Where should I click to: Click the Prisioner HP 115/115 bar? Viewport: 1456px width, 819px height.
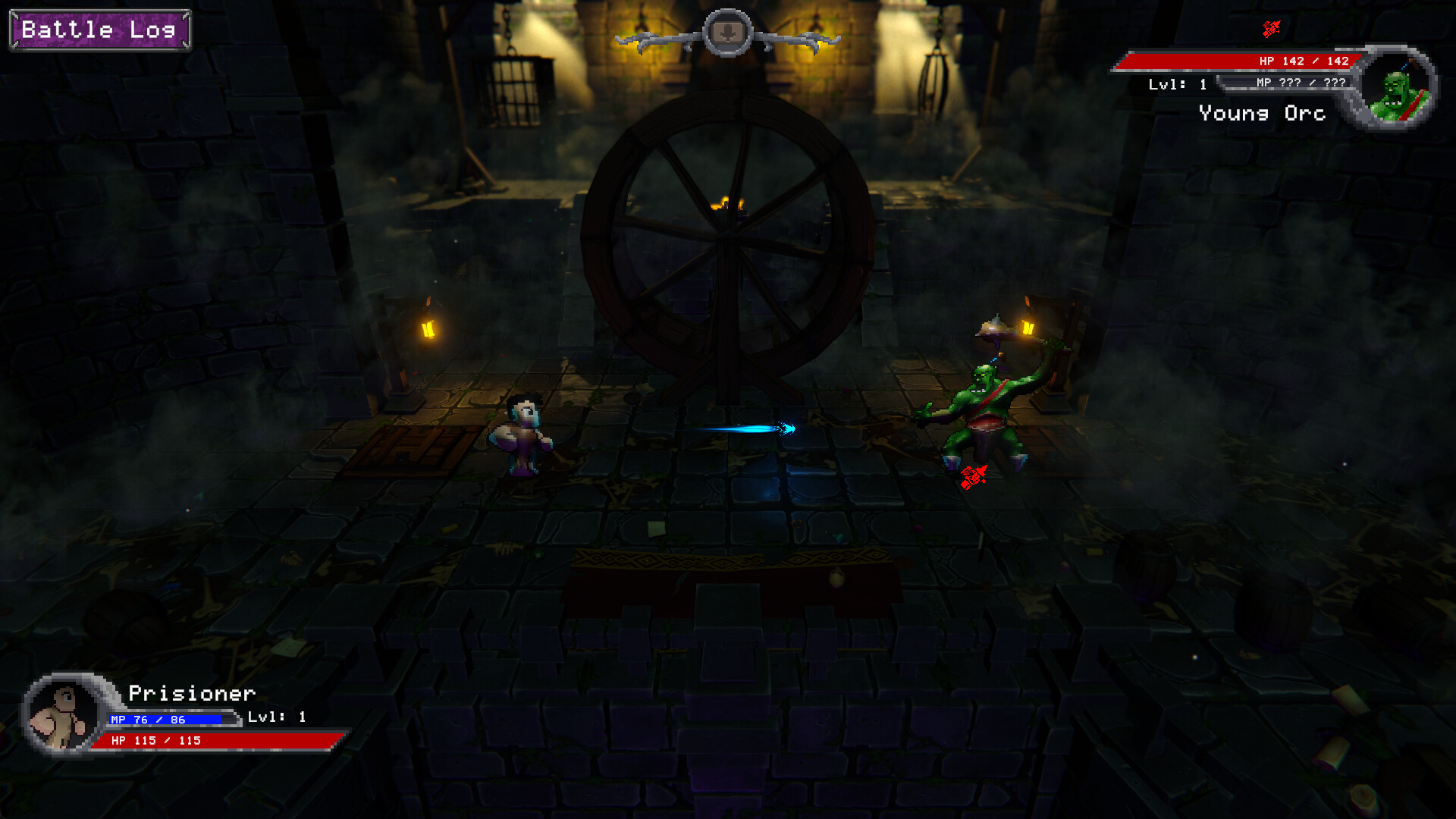click(x=212, y=740)
